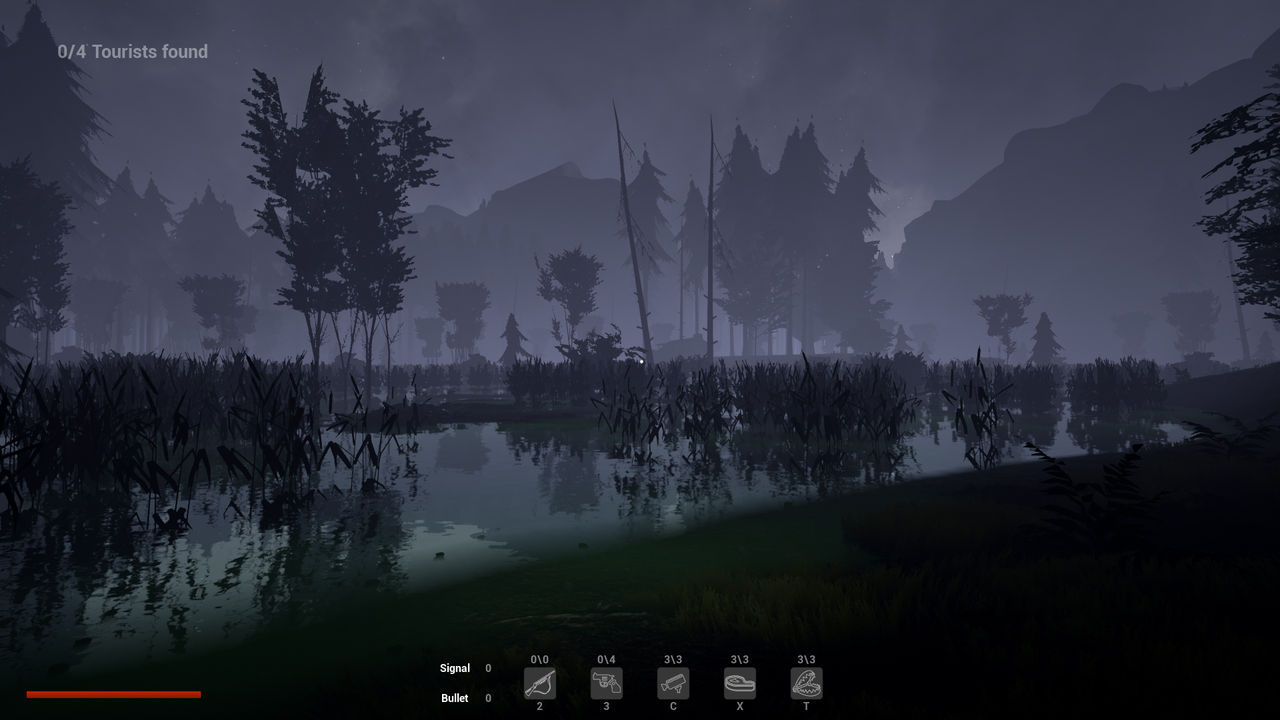
Task: Equip the meat bait in slot X
Action: pos(739,684)
